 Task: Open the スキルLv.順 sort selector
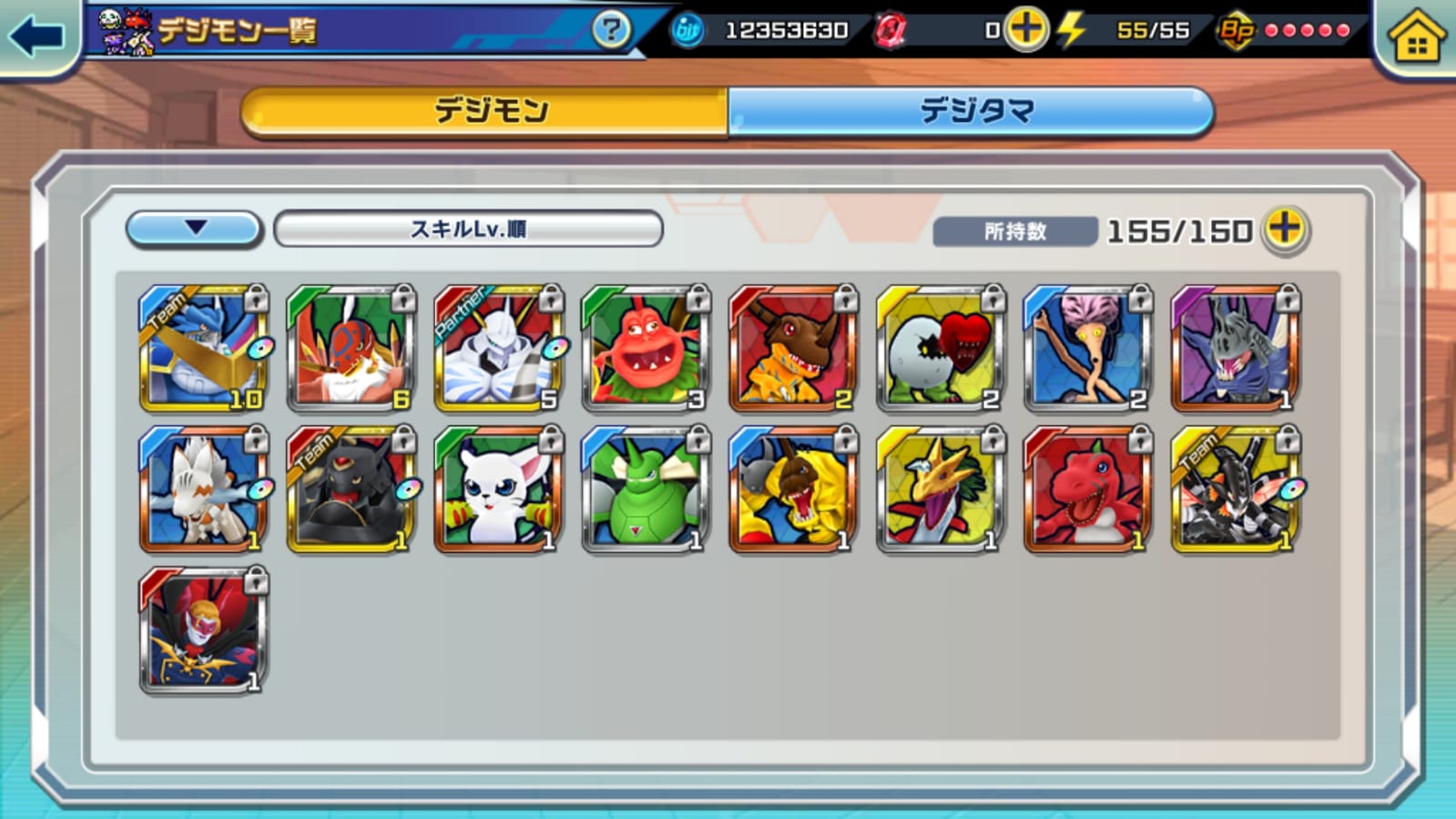pos(468,229)
